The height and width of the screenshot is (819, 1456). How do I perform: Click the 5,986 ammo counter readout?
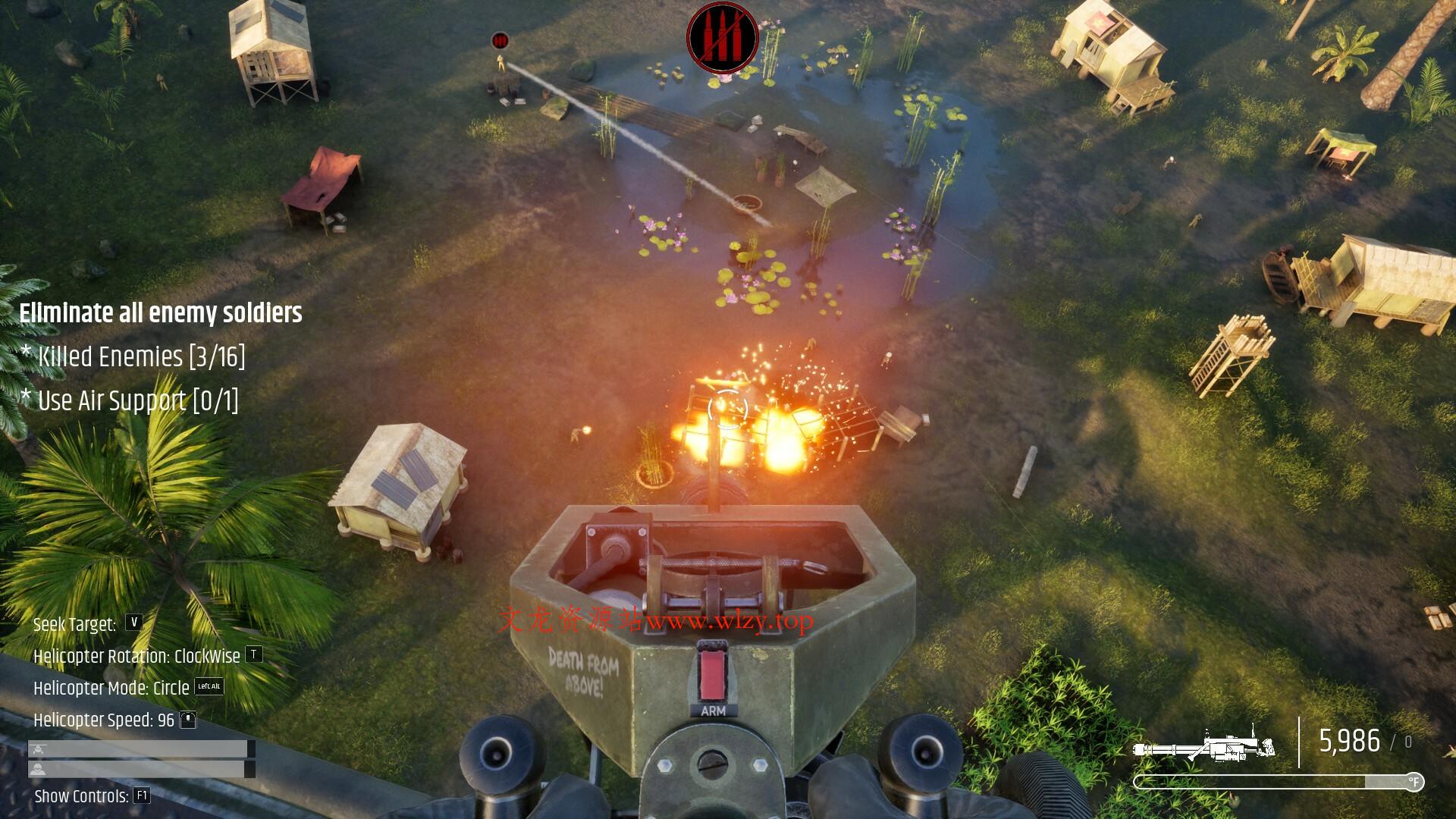(1351, 739)
